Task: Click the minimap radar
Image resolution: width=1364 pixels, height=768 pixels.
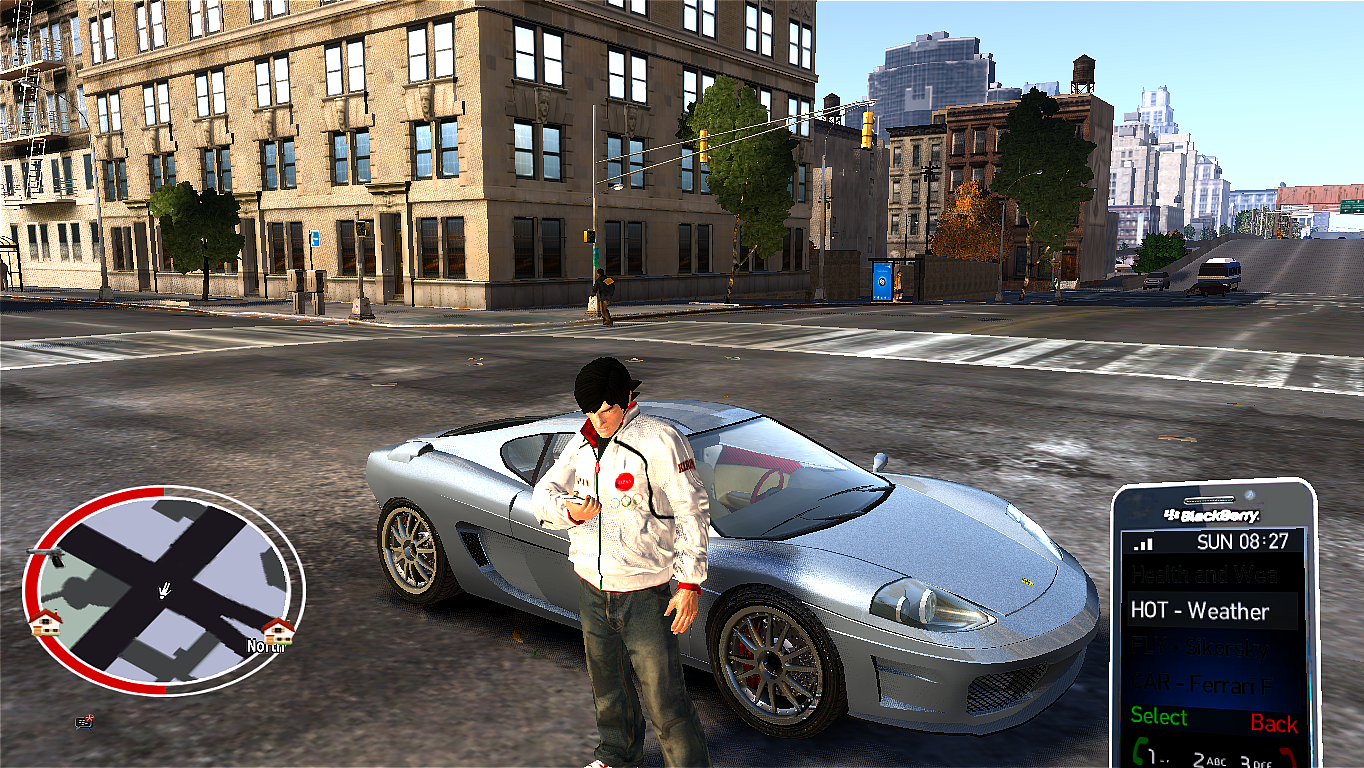Action: 164,590
